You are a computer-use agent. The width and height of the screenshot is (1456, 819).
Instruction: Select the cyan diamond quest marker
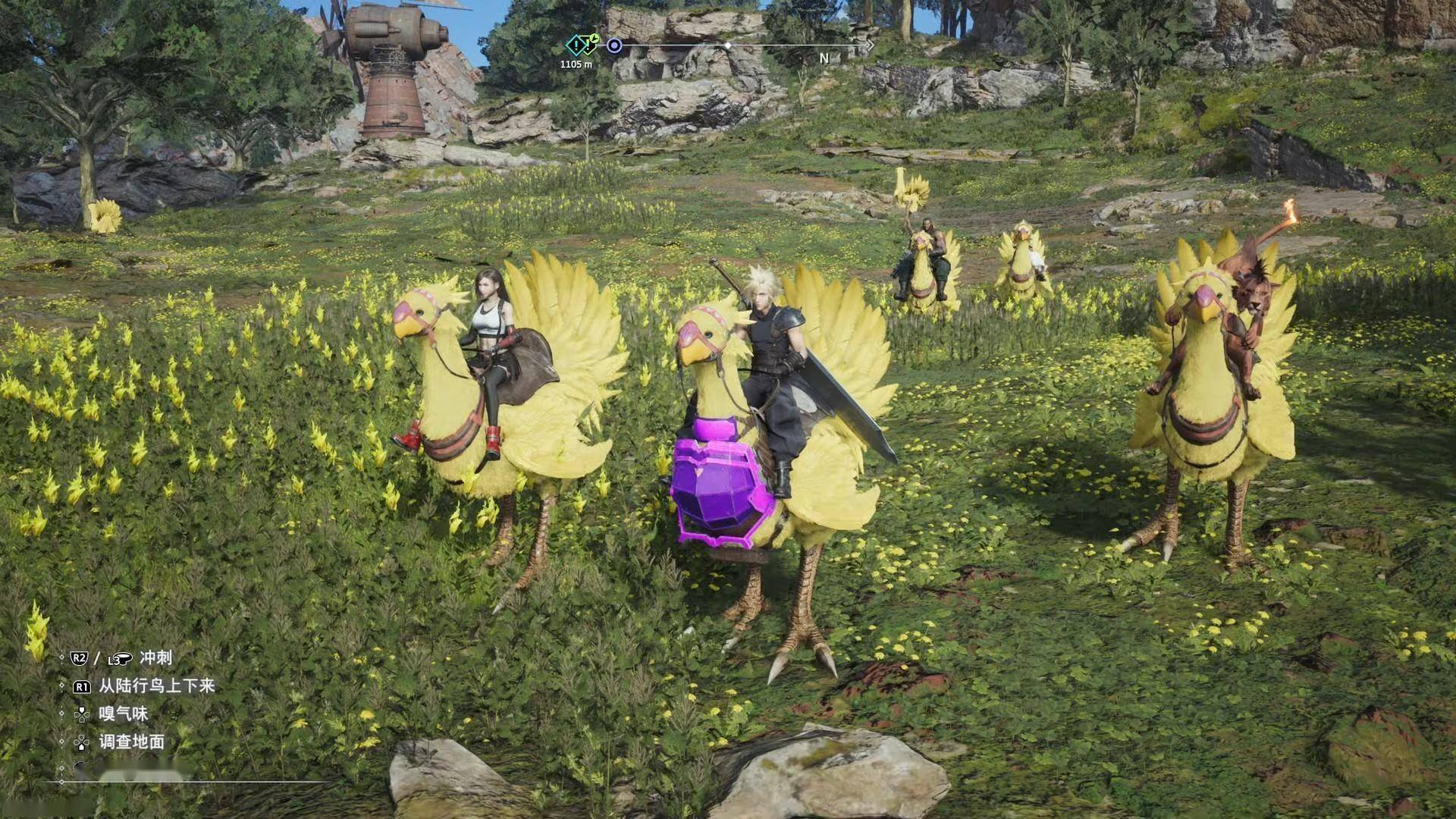coord(578,45)
